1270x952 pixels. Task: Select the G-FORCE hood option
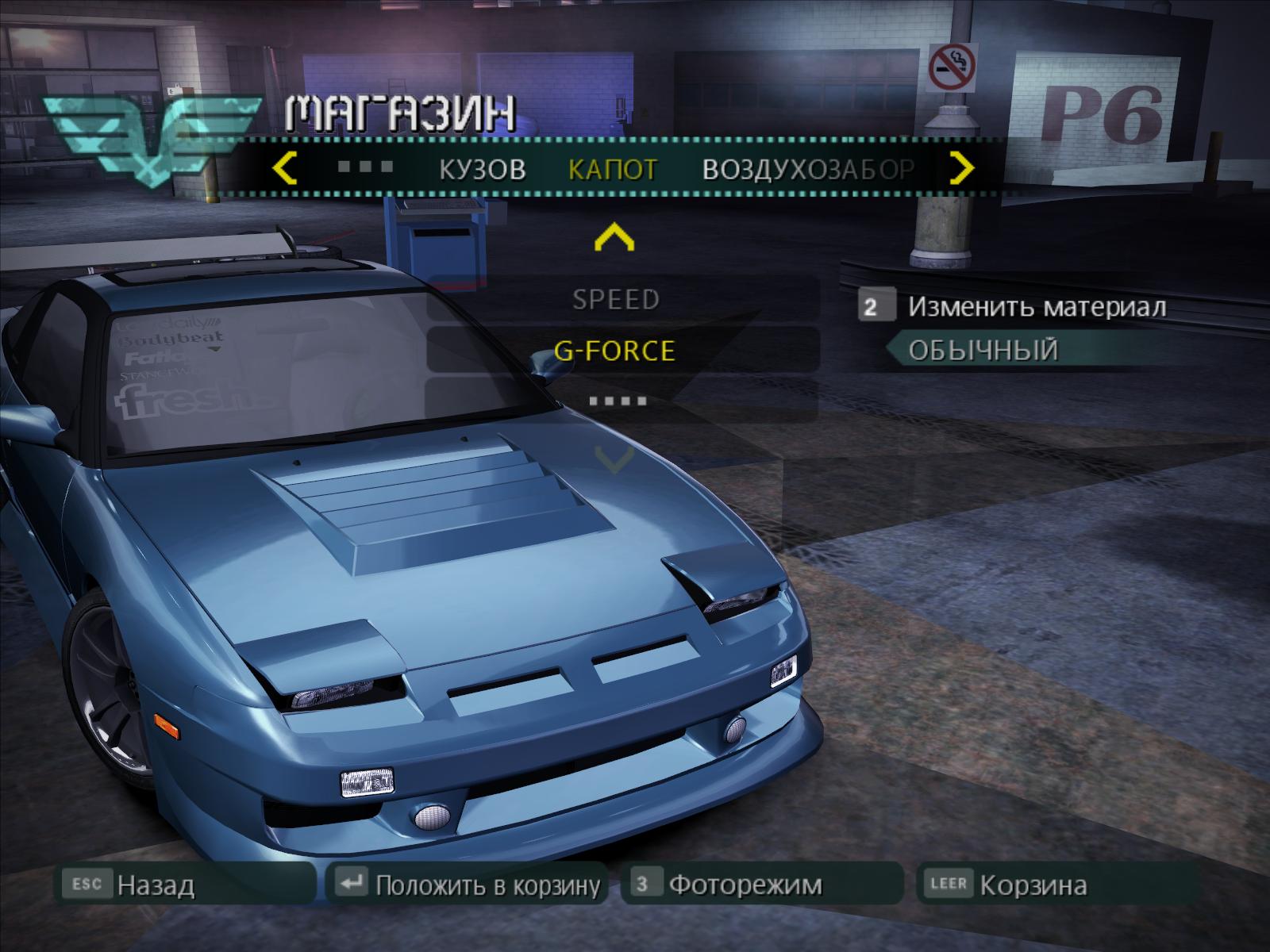[x=616, y=350]
